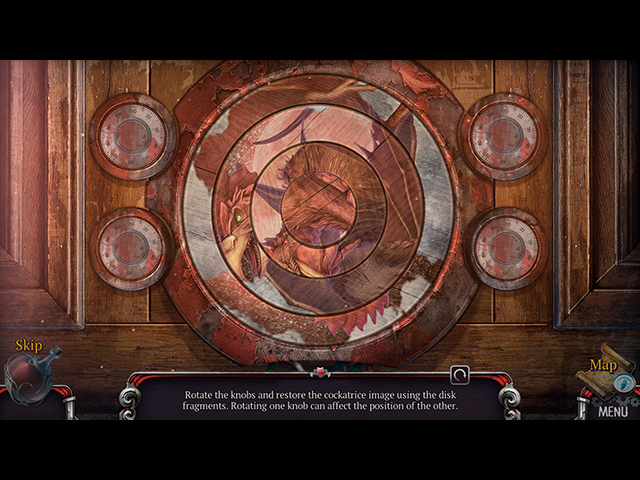Rotate the upper-right knob
640x480 pixels.
tap(503, 136)
